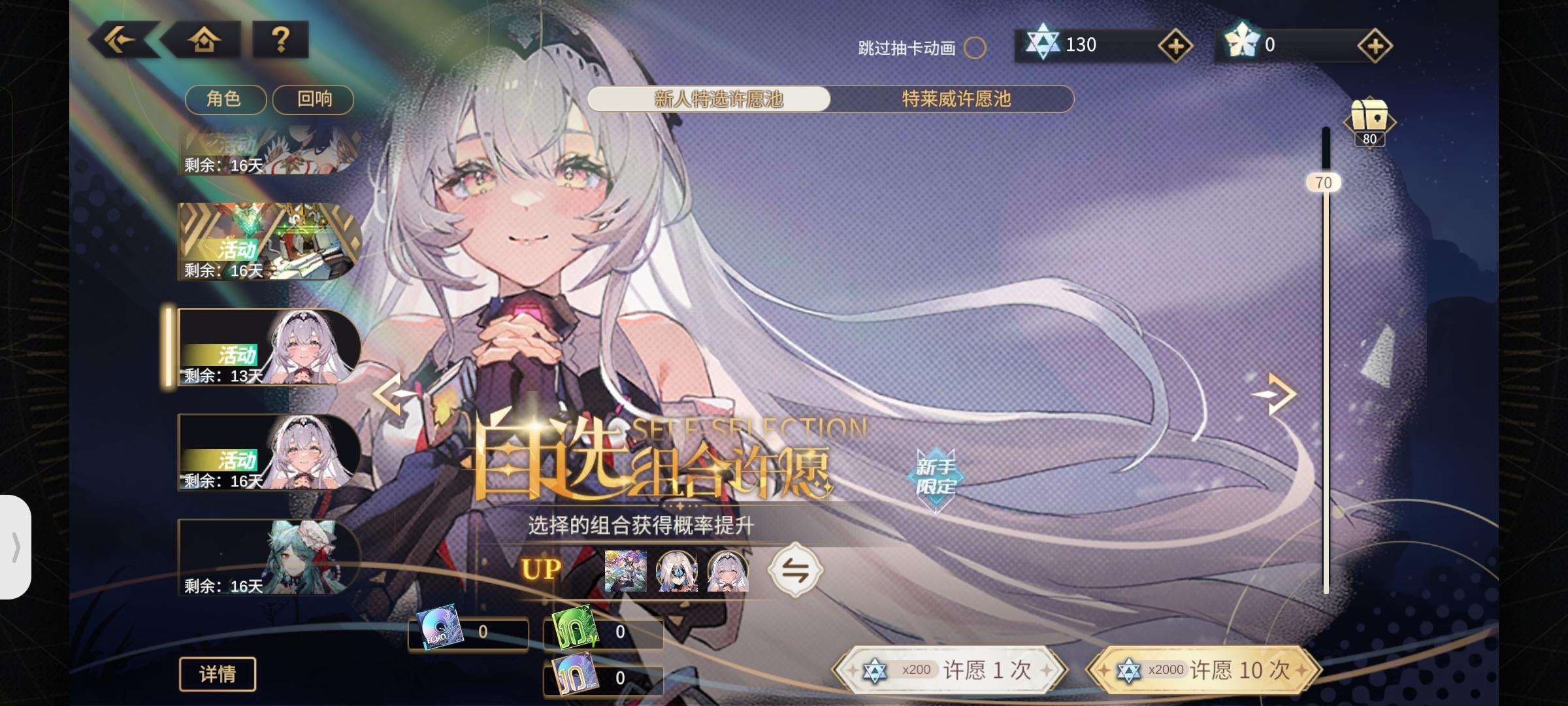Toggle 跳过抽卡动画 skip animation option
Viewport: 1568px width, 706px height.
974,48
